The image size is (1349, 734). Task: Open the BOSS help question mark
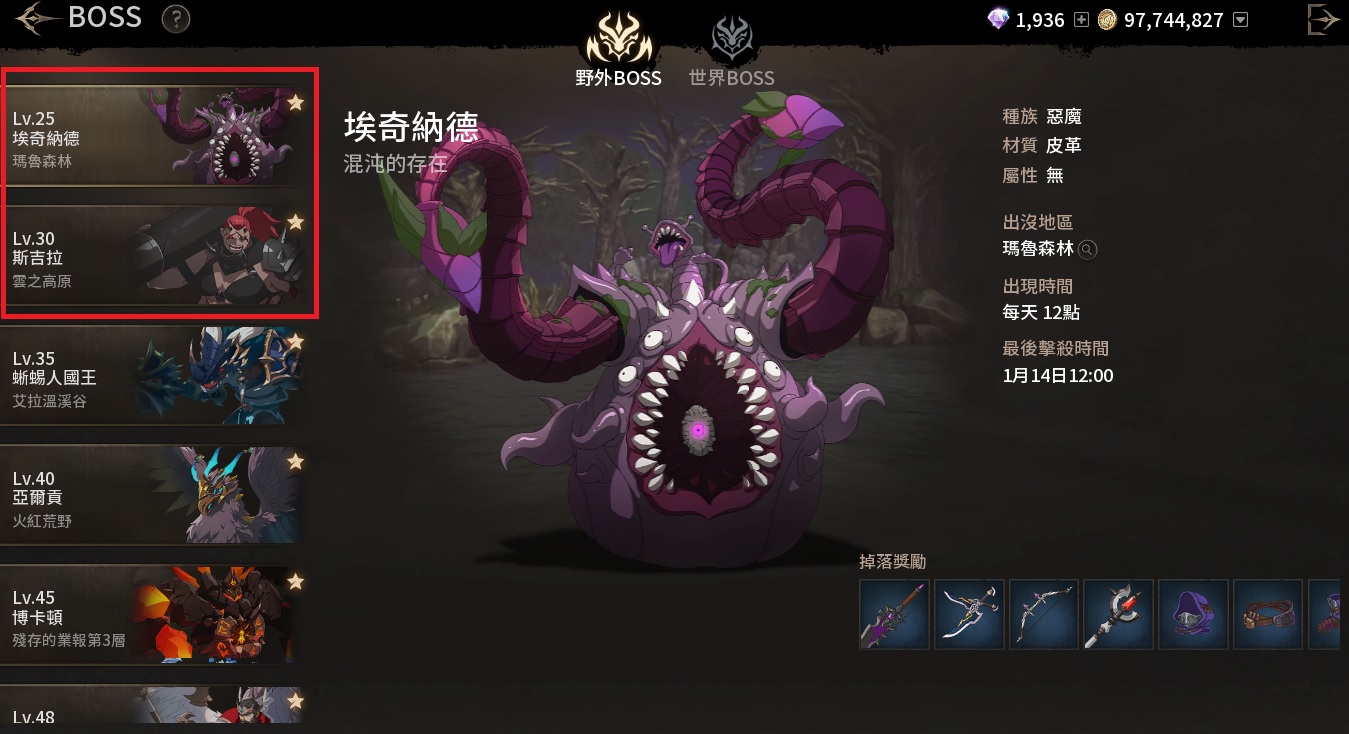pos(176,18)
